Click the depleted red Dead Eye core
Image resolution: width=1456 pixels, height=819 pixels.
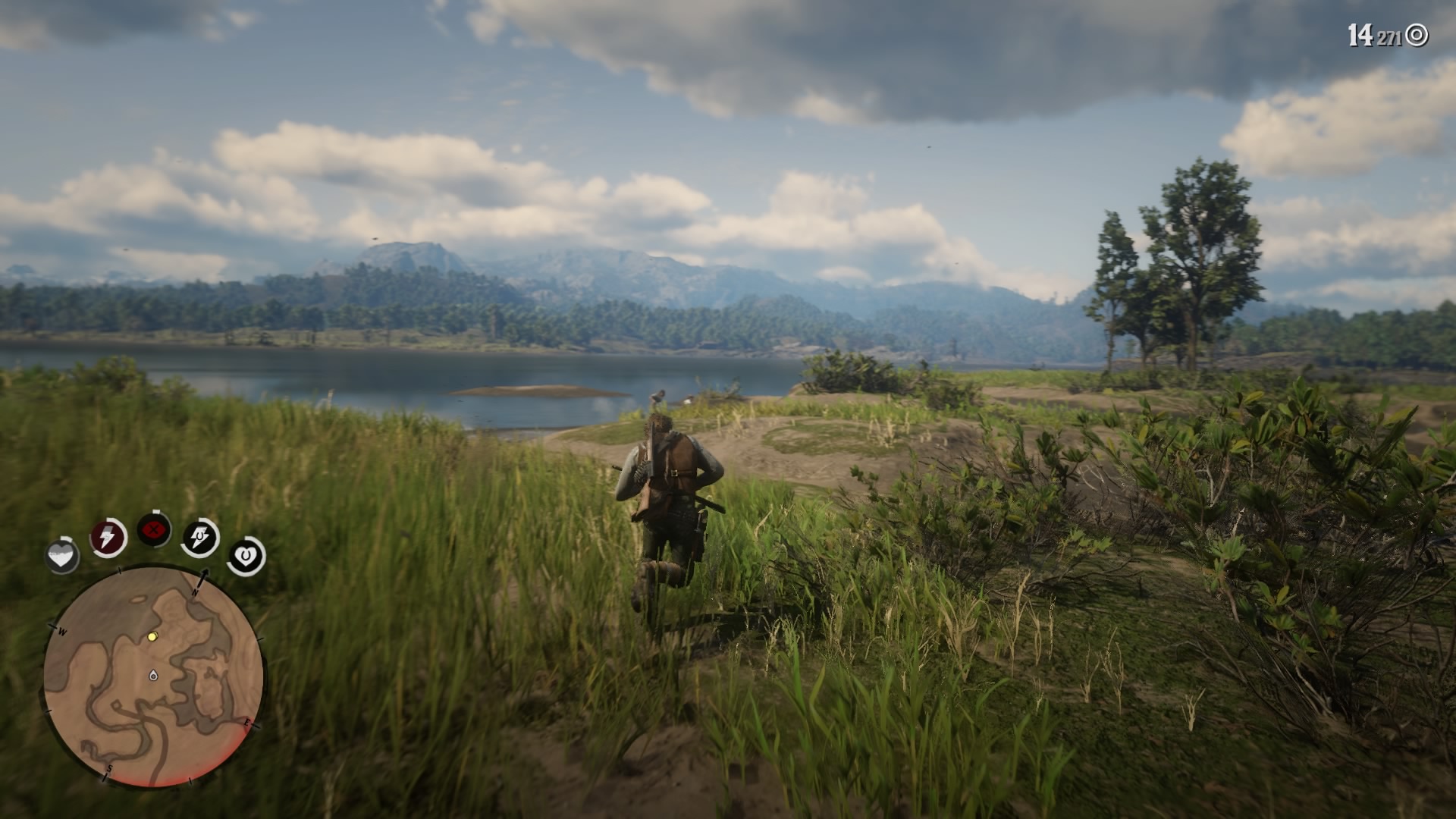154,531
